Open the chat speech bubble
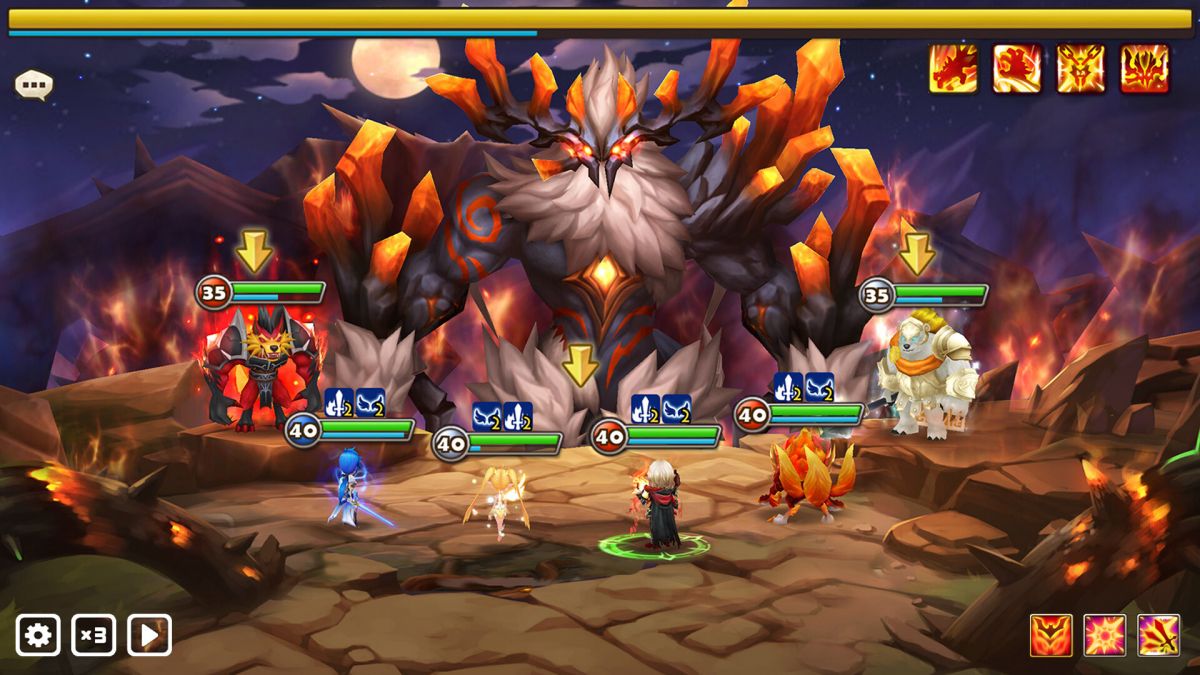Viewport: 1200px width, 675px height. pyautogui.click(x=33, y=85)
